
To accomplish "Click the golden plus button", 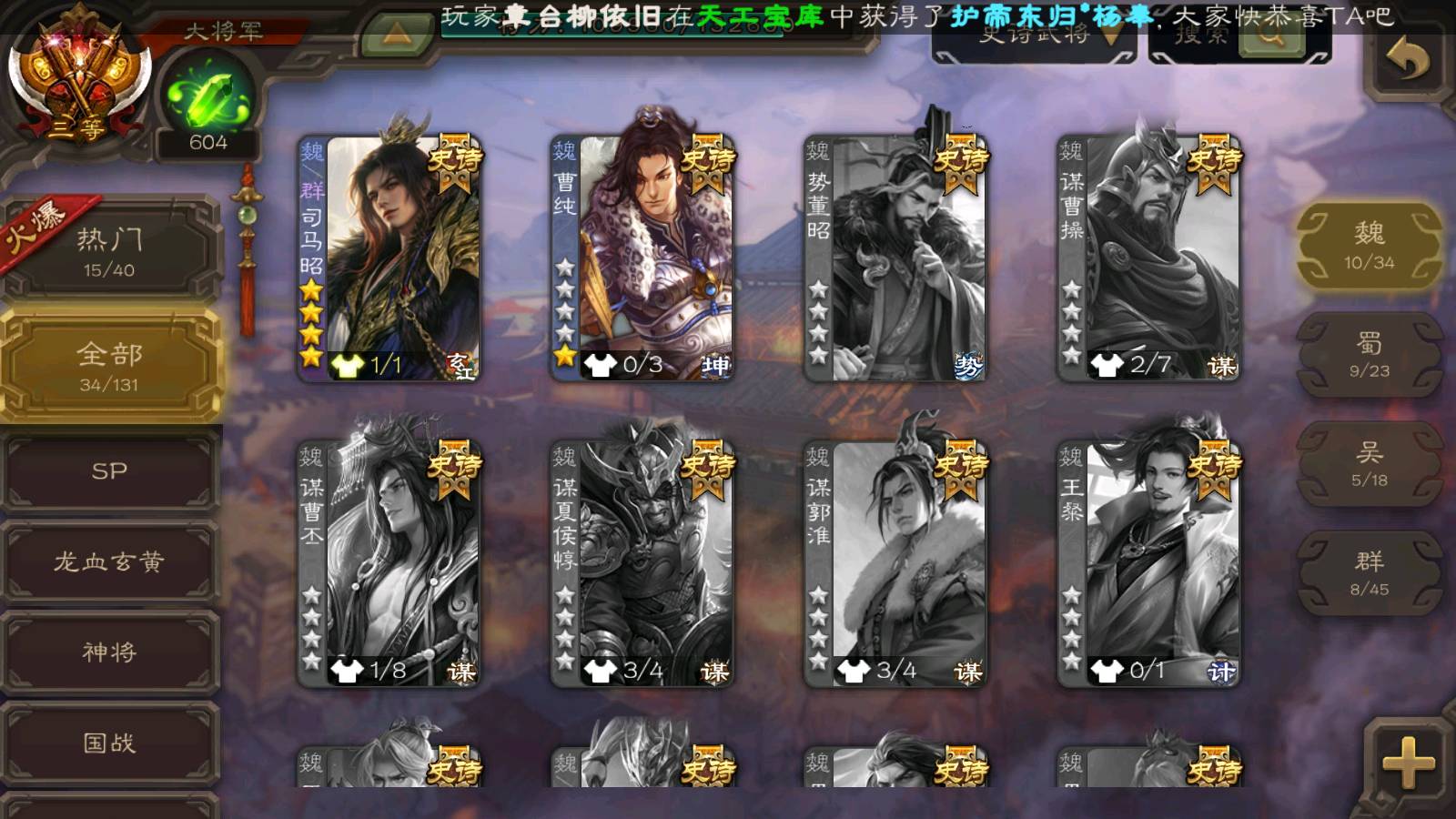I will pyautogui.click(x=1408, y=763).
